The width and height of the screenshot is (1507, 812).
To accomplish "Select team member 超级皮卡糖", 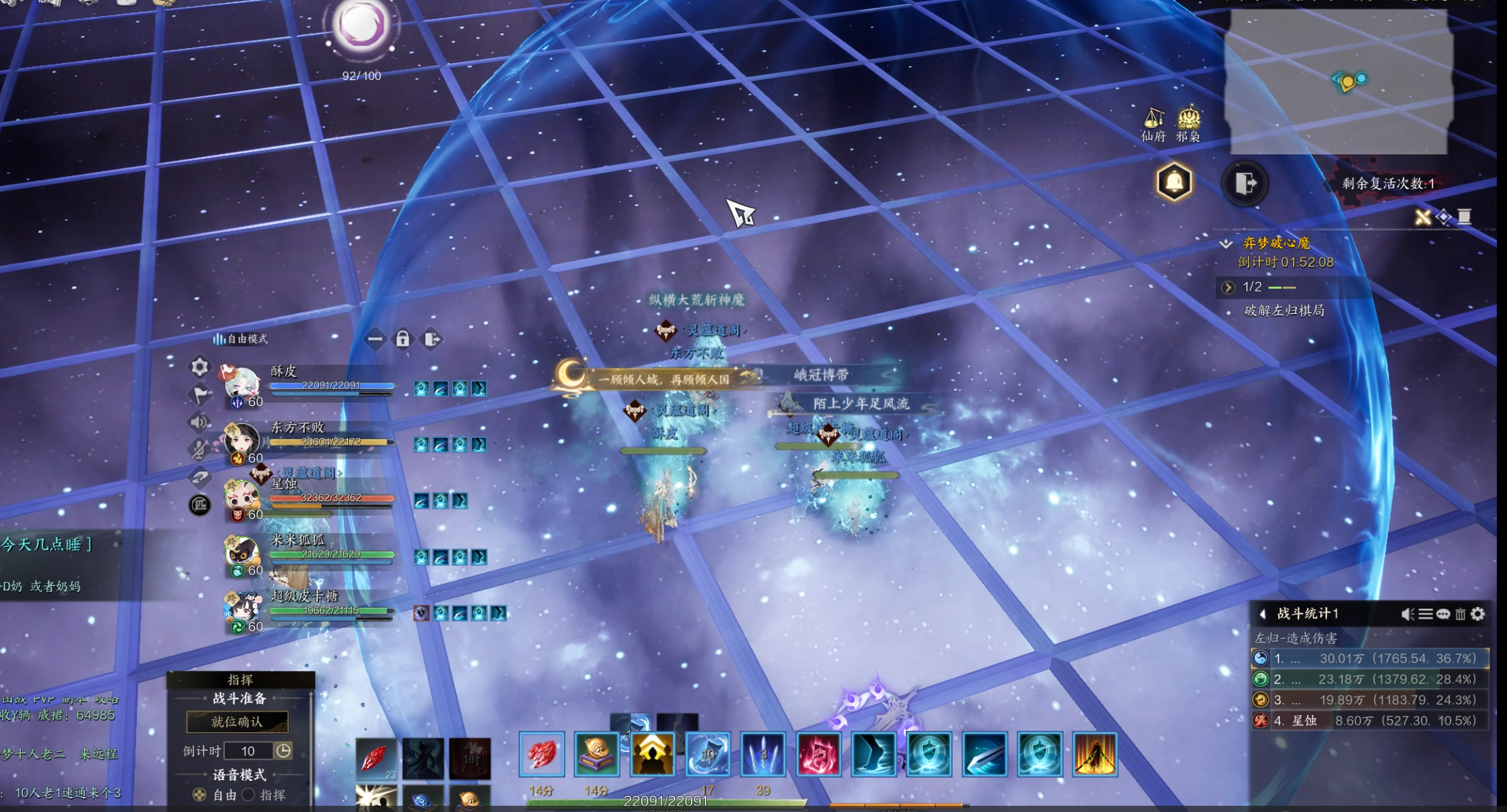I will (x=305, y=596).
